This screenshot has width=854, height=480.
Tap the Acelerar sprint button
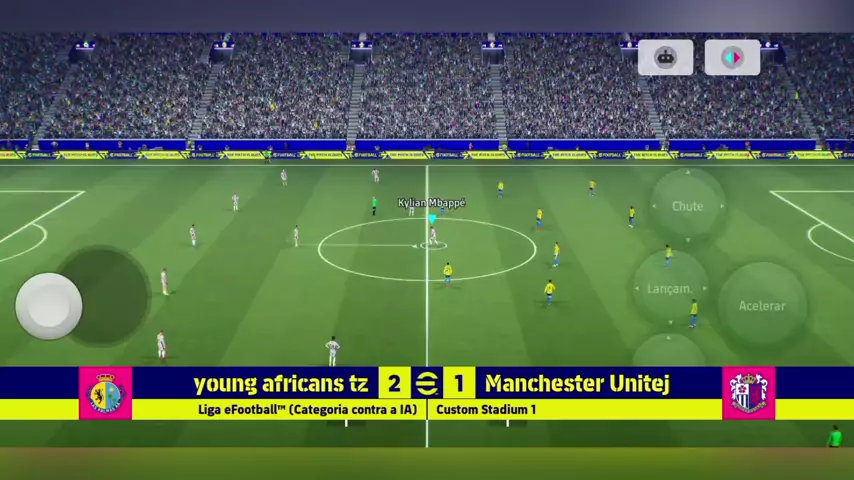(762, 305)
